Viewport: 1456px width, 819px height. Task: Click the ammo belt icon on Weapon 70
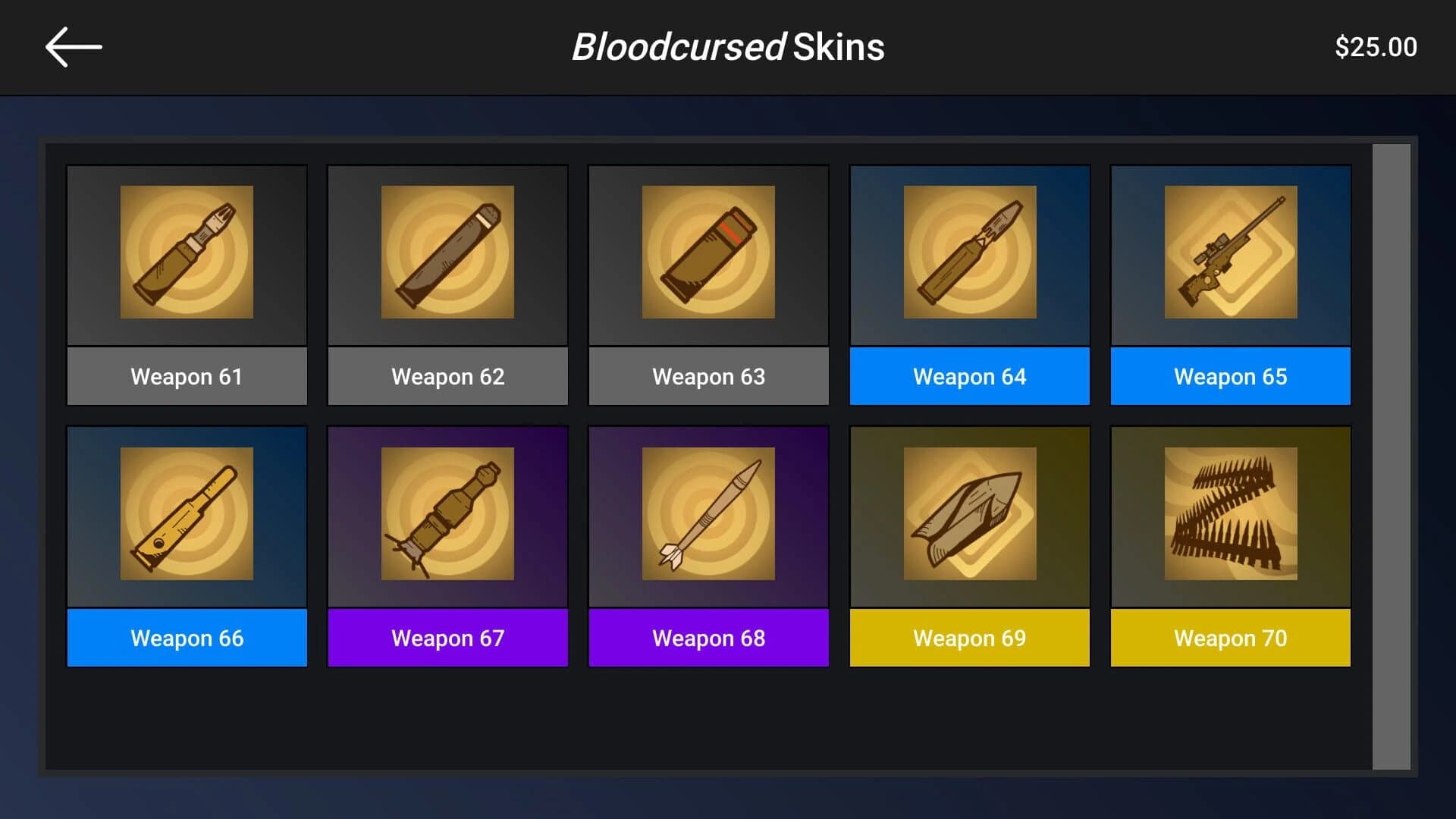[1230, 516]
